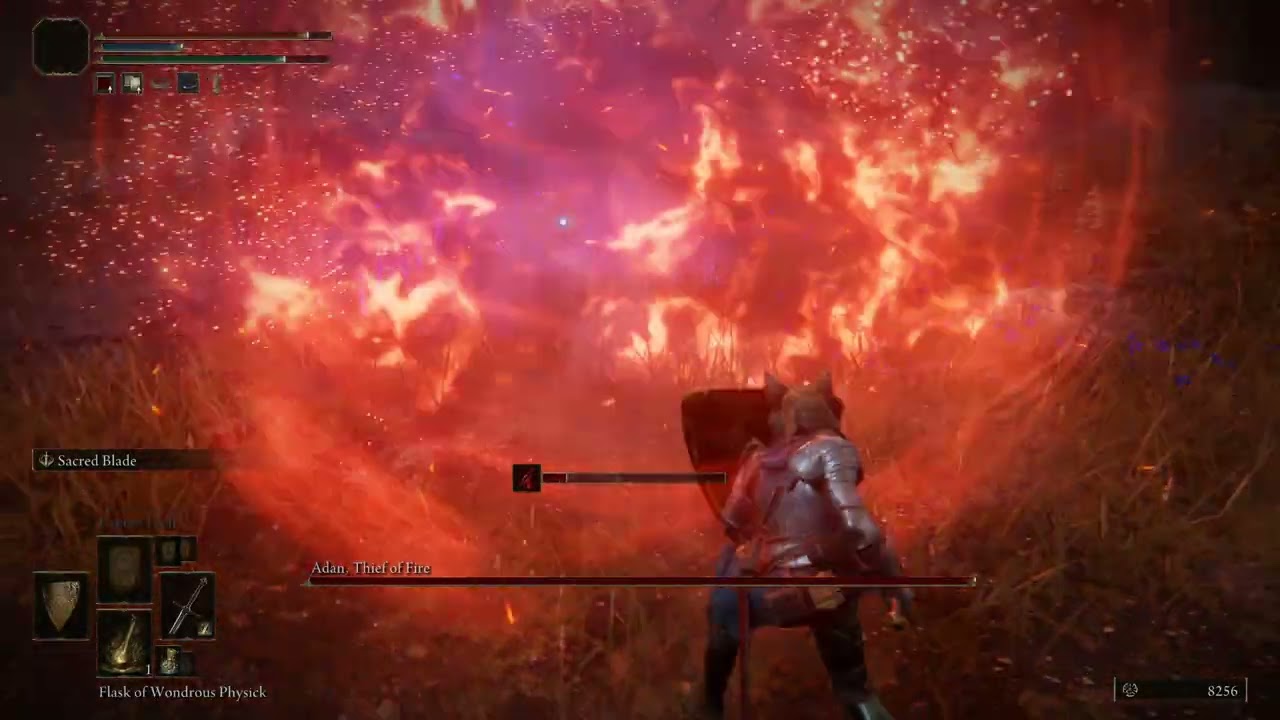
Task: Inspect the dark blue status effect icon
Action: click(188, 84)
